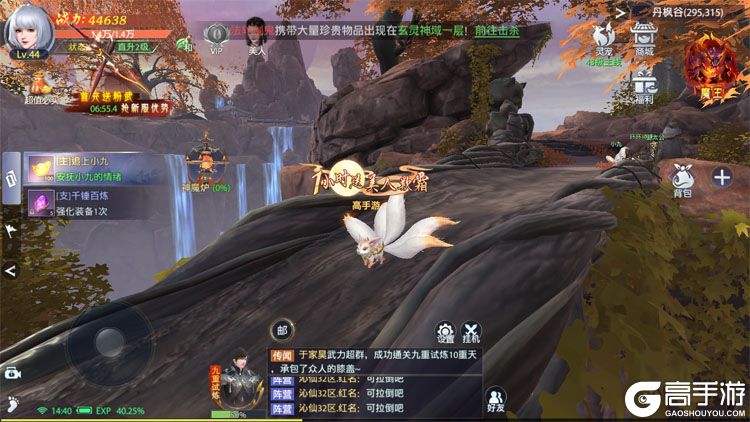
Task: Collapse the top-right menu with arrow
Action: pyautogui.click(x=621, y=12)
